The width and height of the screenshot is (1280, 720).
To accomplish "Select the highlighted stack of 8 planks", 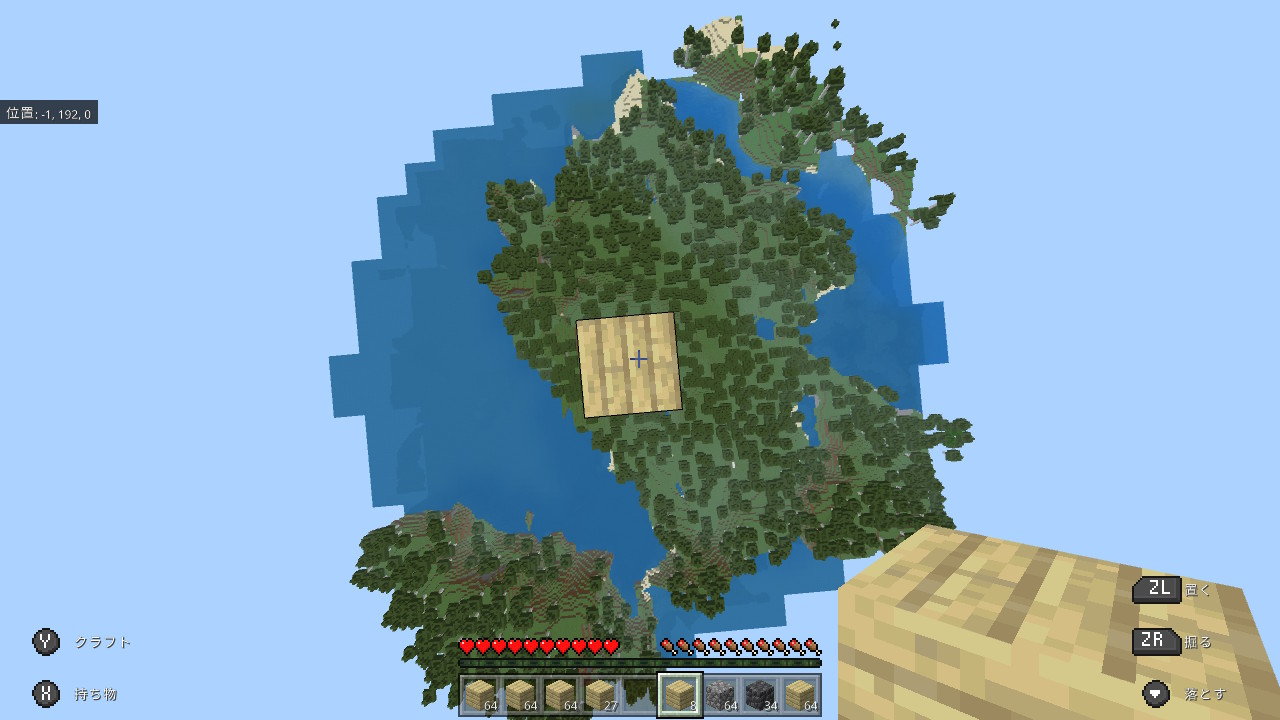I will (680, 695).
